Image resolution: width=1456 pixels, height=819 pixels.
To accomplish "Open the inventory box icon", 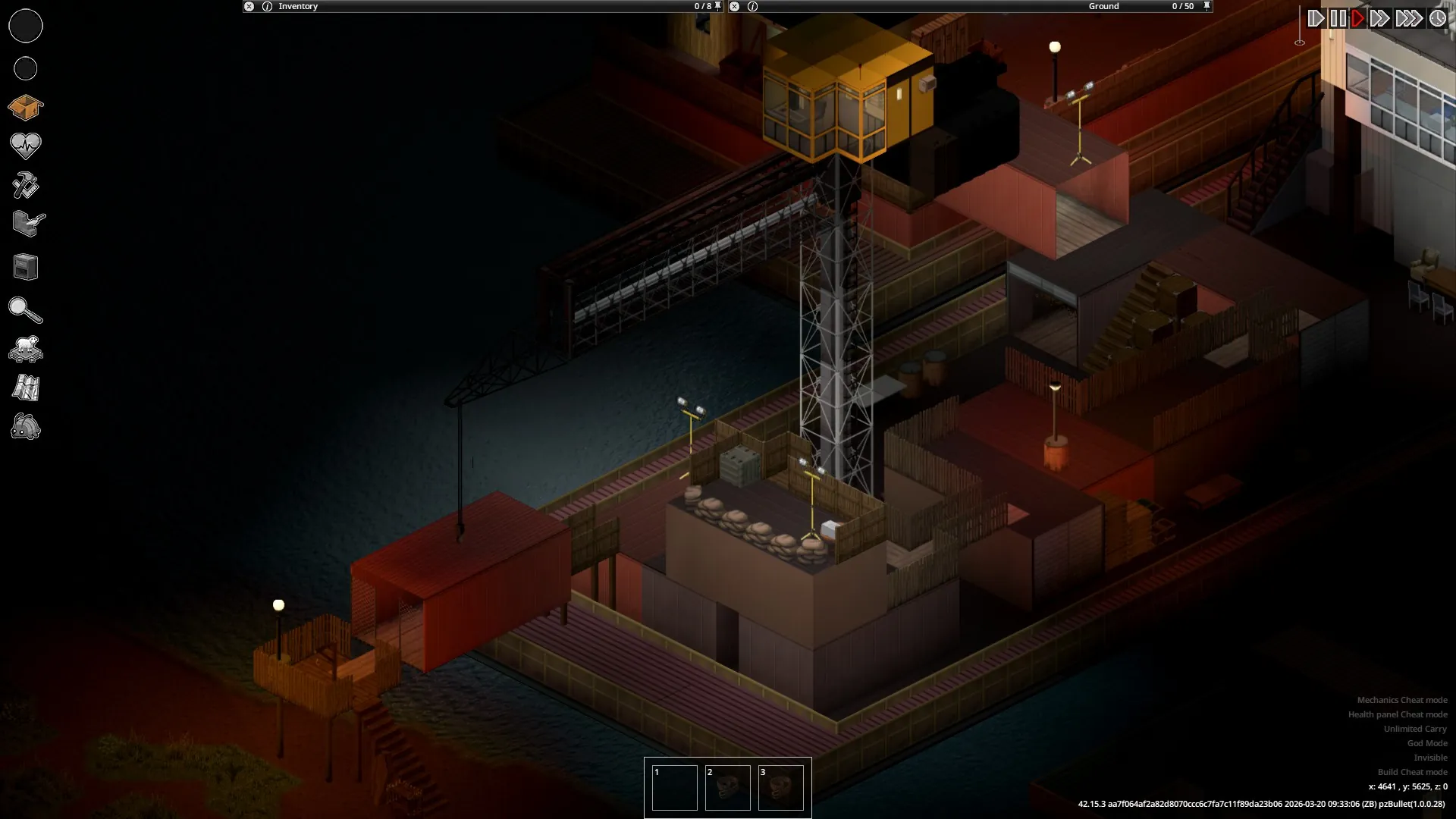I will point(25,108).
